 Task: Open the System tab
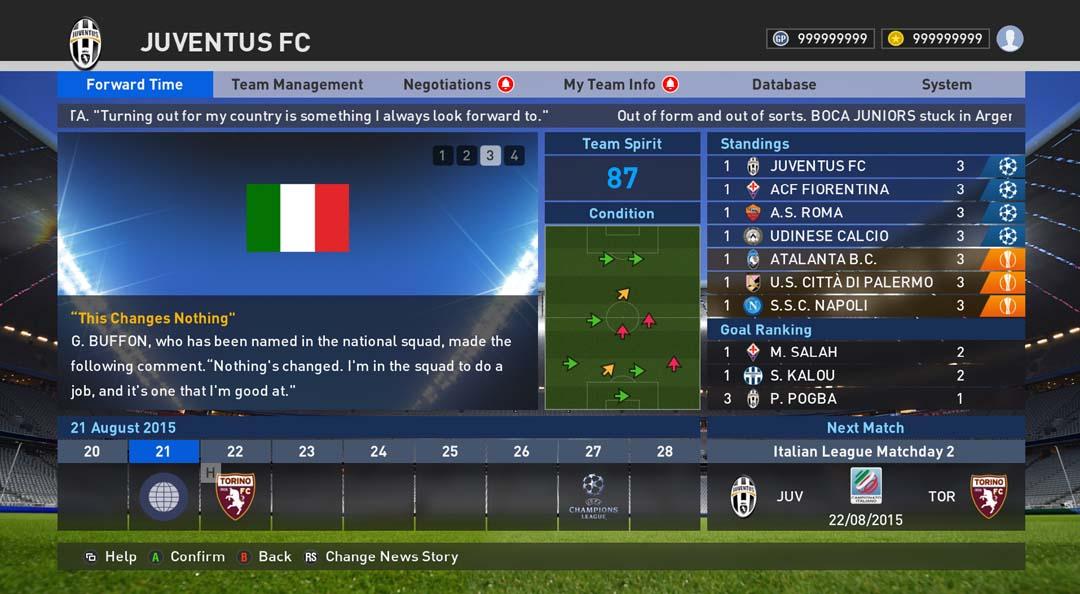[946, 85]
